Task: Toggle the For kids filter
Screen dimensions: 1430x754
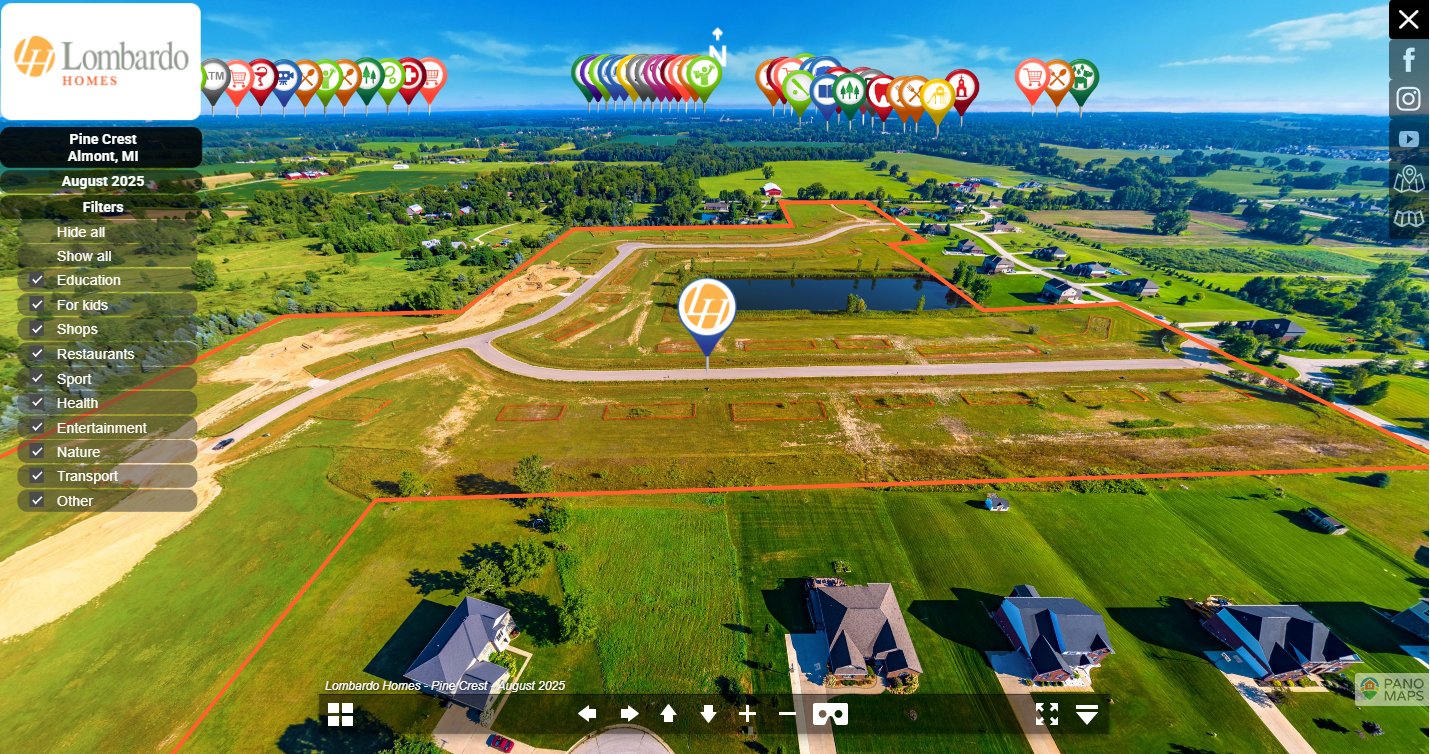Action: click(x=37, y=305)
